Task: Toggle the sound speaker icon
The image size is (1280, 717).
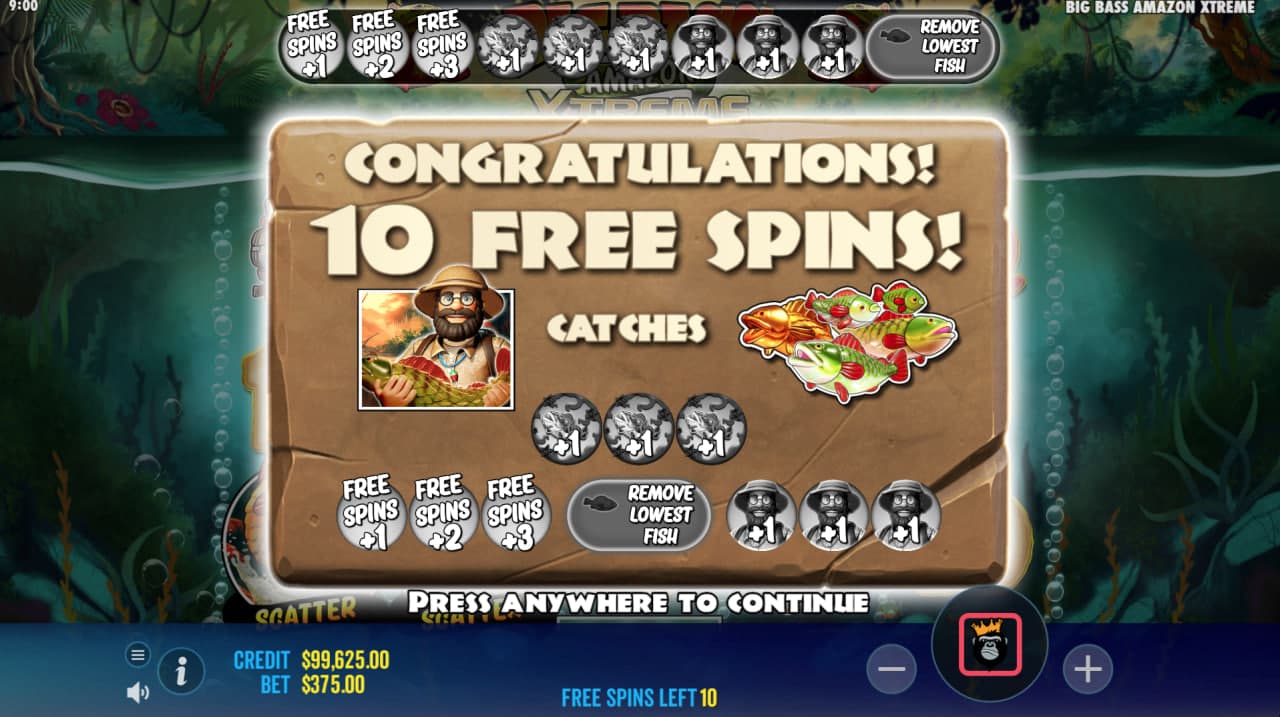Action: pos(138,691)
